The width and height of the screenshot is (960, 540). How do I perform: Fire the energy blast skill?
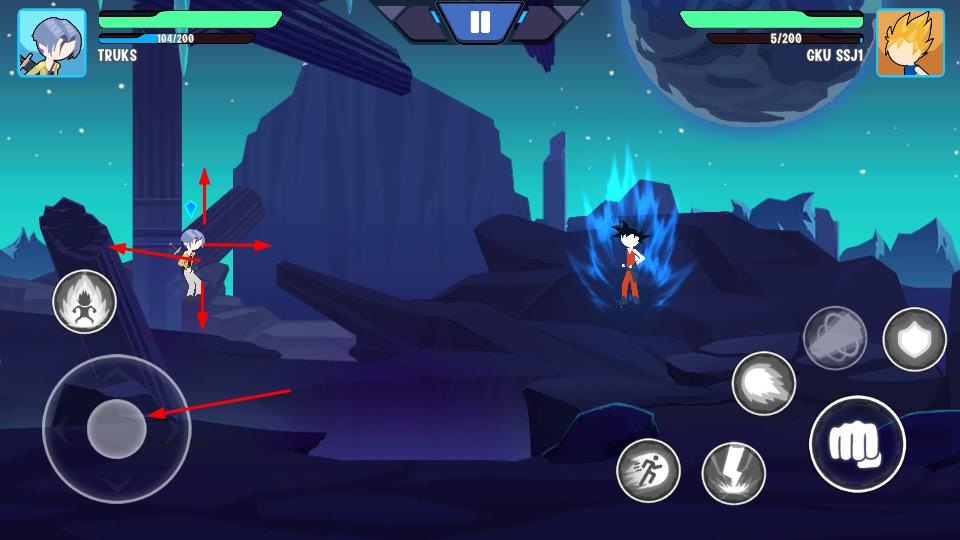click(x=764, y=384)
